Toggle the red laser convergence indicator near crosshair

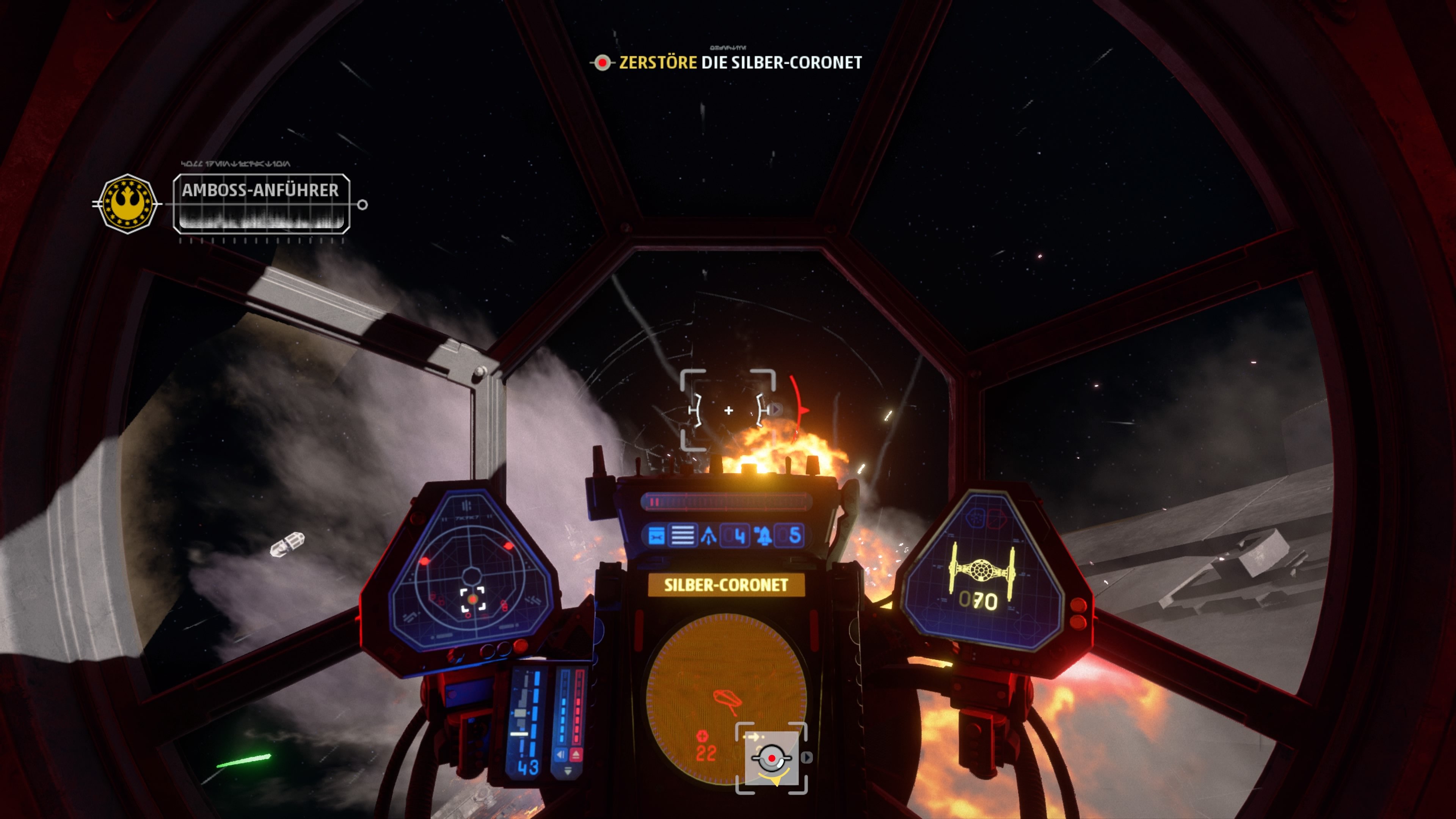pyautogui.click(x=802, y=410)
